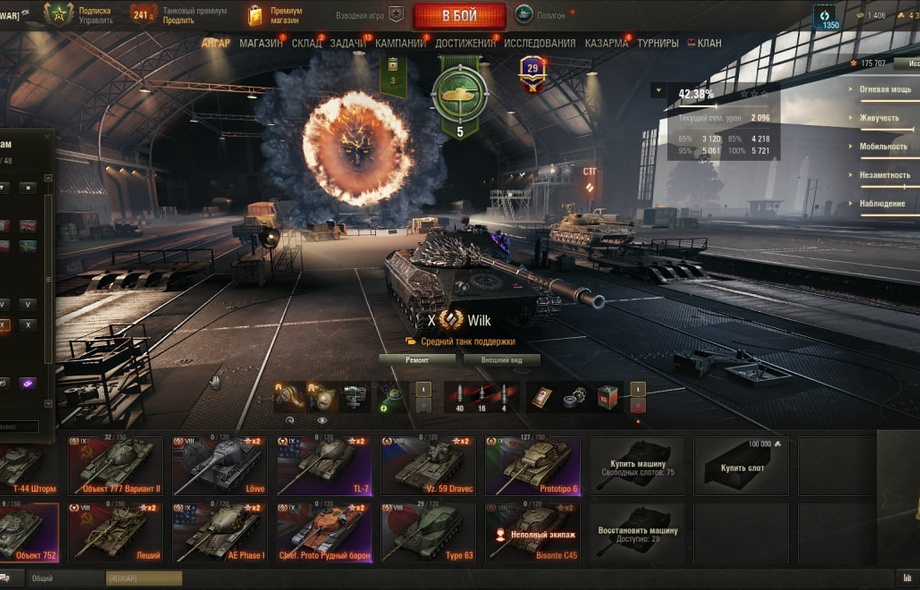The height and width of the screenshot is (590, 920).
Task: Select the Löwe tank in the carousel
Action: [x=221, y=465]
